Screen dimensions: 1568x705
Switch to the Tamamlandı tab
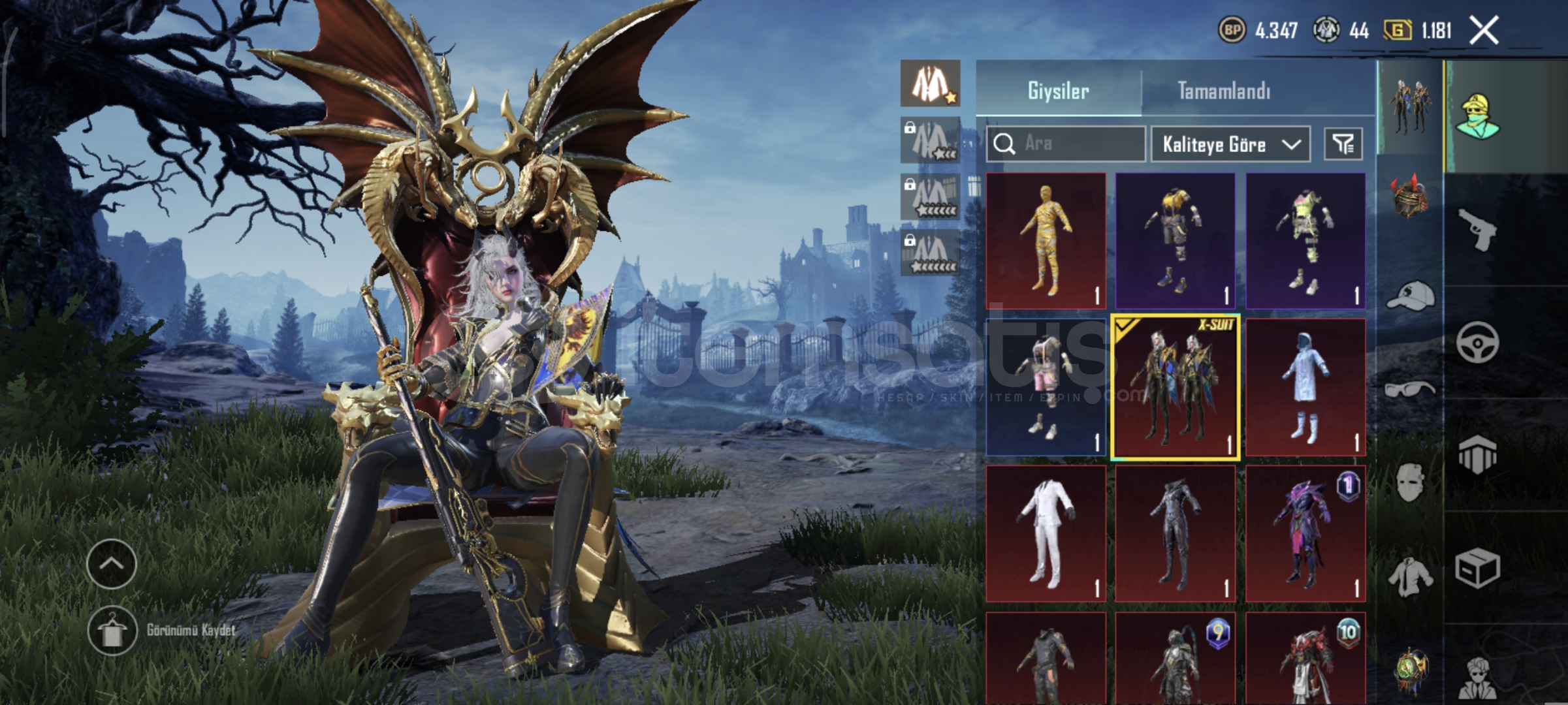click(1224, 91)
